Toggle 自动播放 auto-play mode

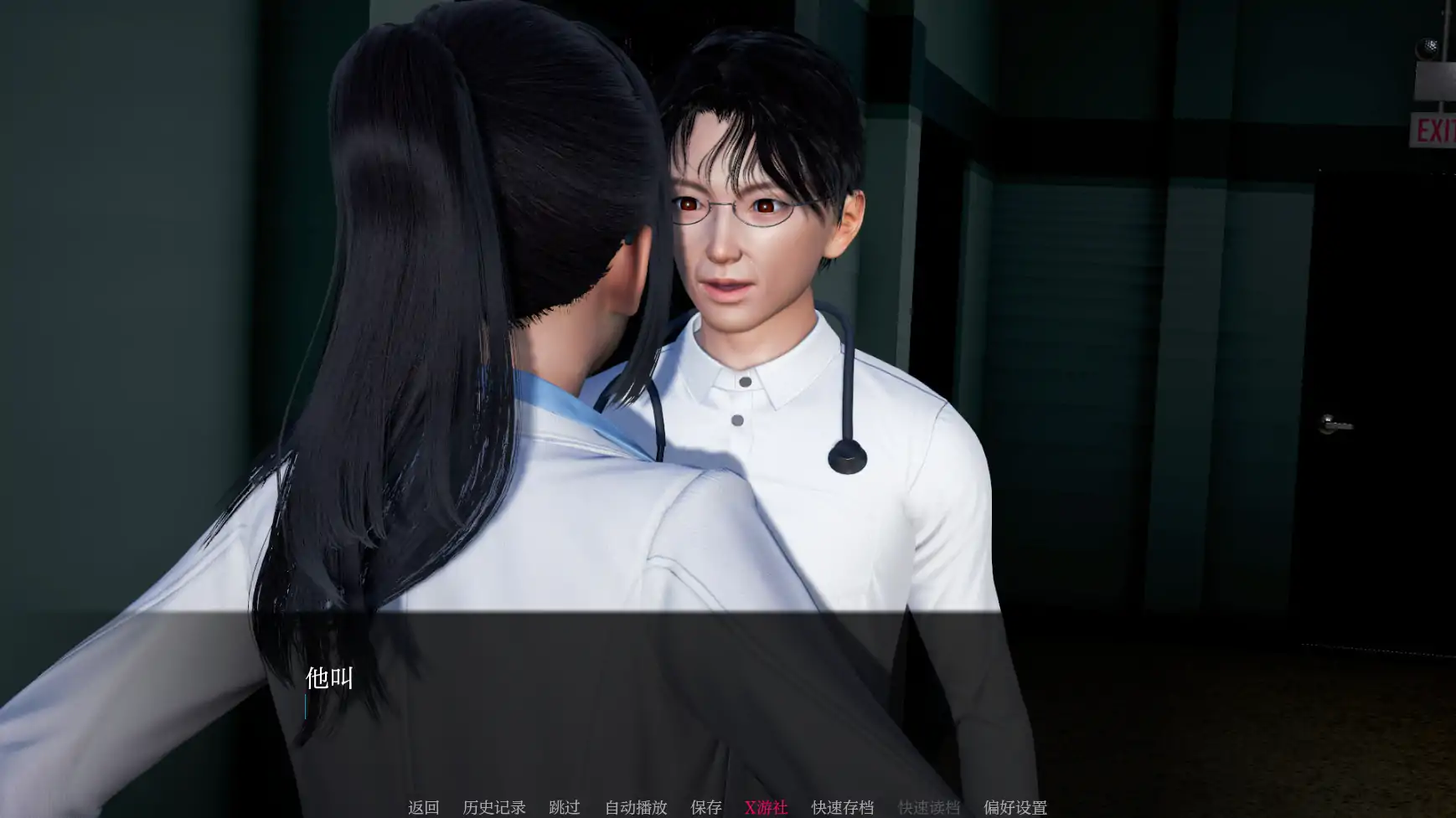pyautogui.click(x=636, y=807)
